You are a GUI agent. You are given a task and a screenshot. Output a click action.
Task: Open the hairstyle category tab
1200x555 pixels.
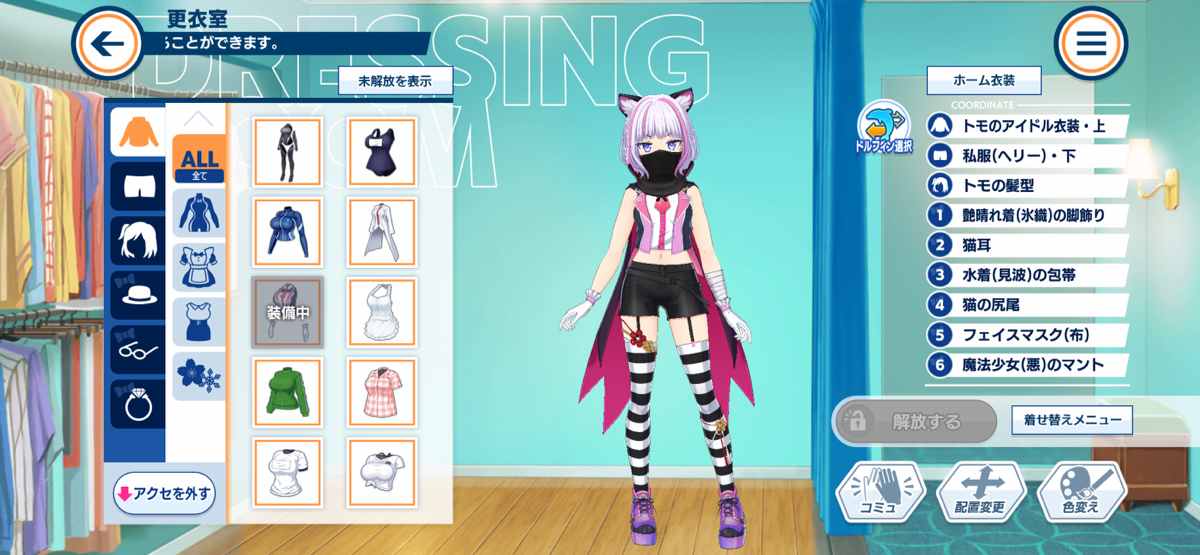point(137,240)
